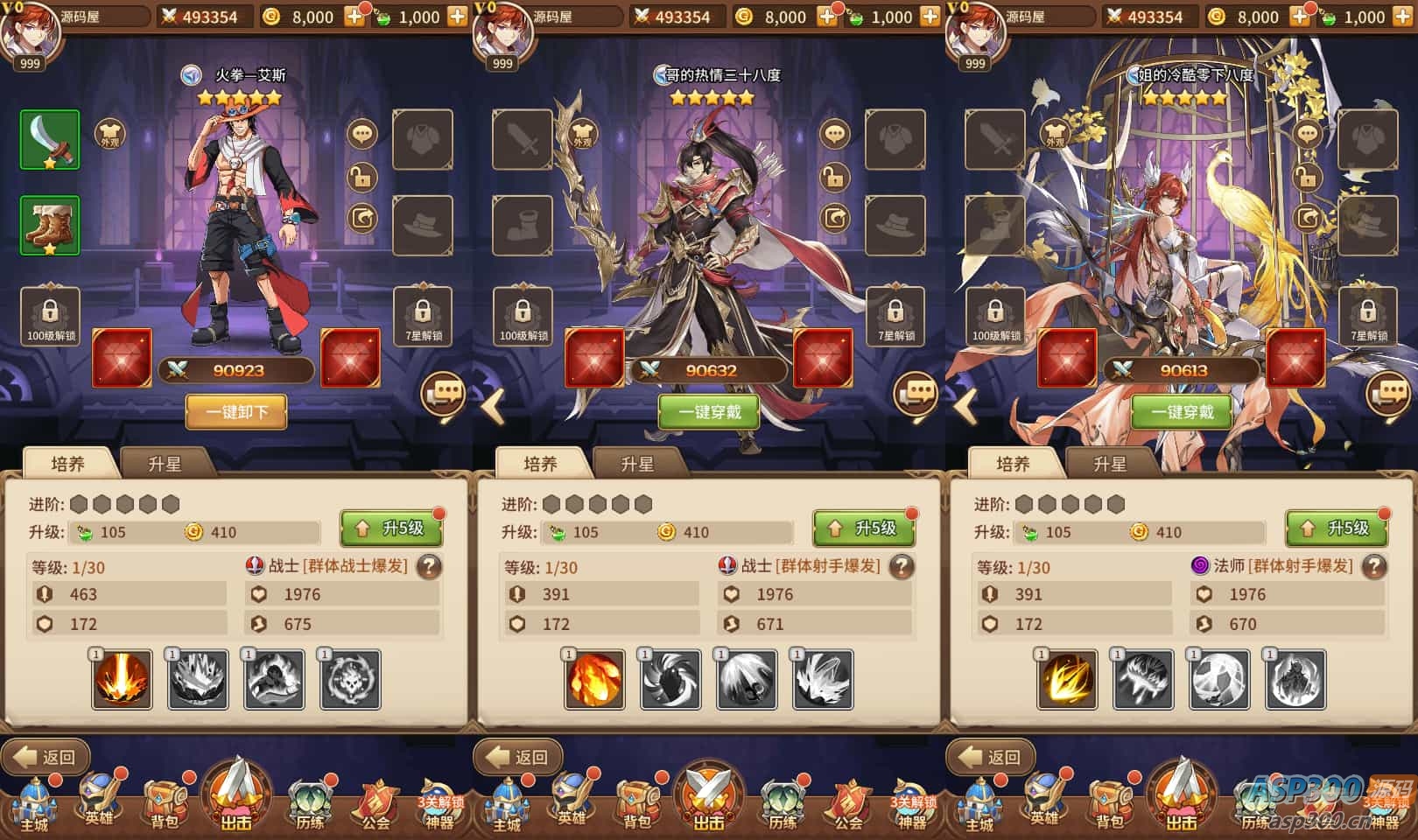Tap 火拳-艾斯's orange fire pillar skill

tap(123, 679)
